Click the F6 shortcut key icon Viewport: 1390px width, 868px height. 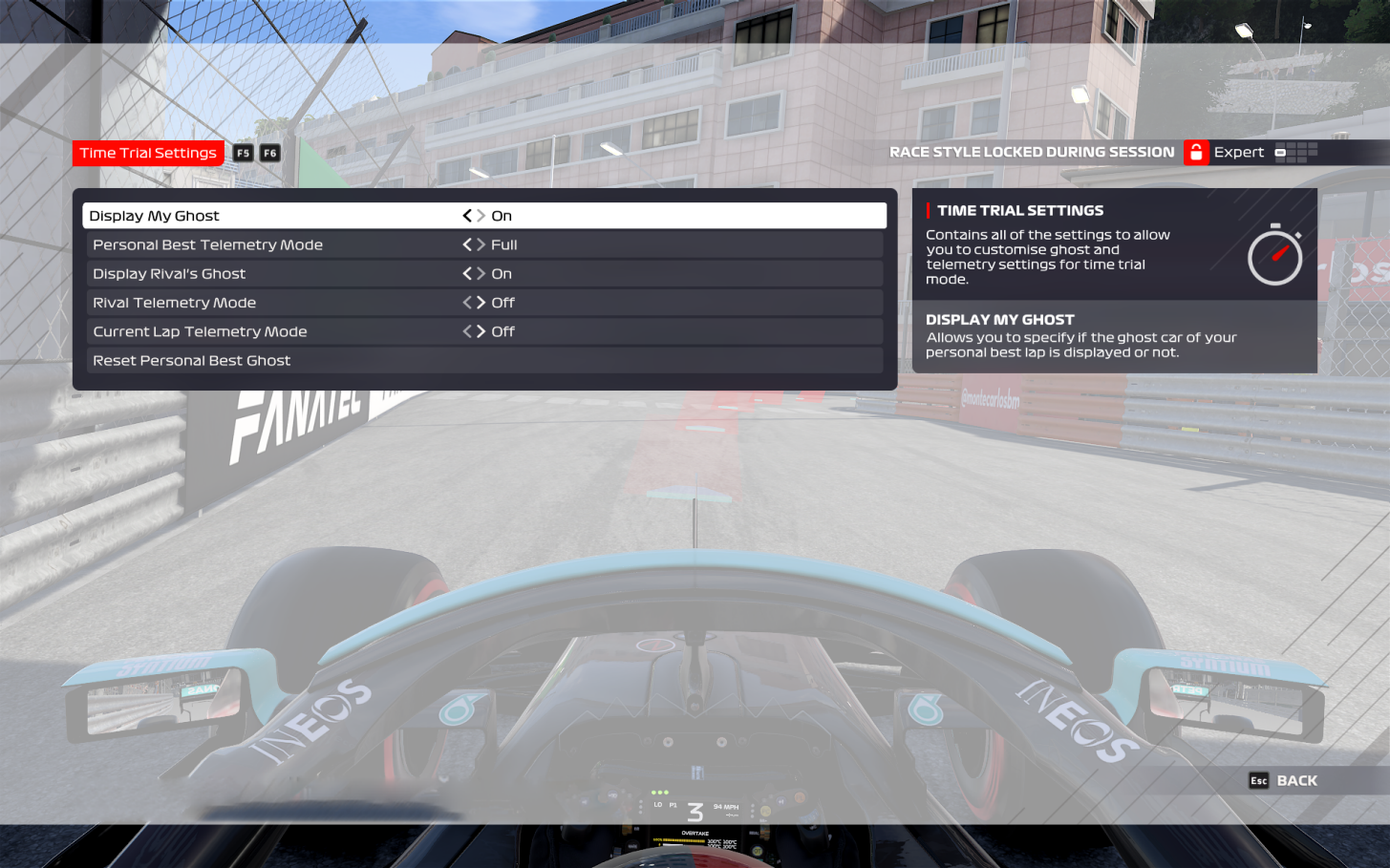269,153
